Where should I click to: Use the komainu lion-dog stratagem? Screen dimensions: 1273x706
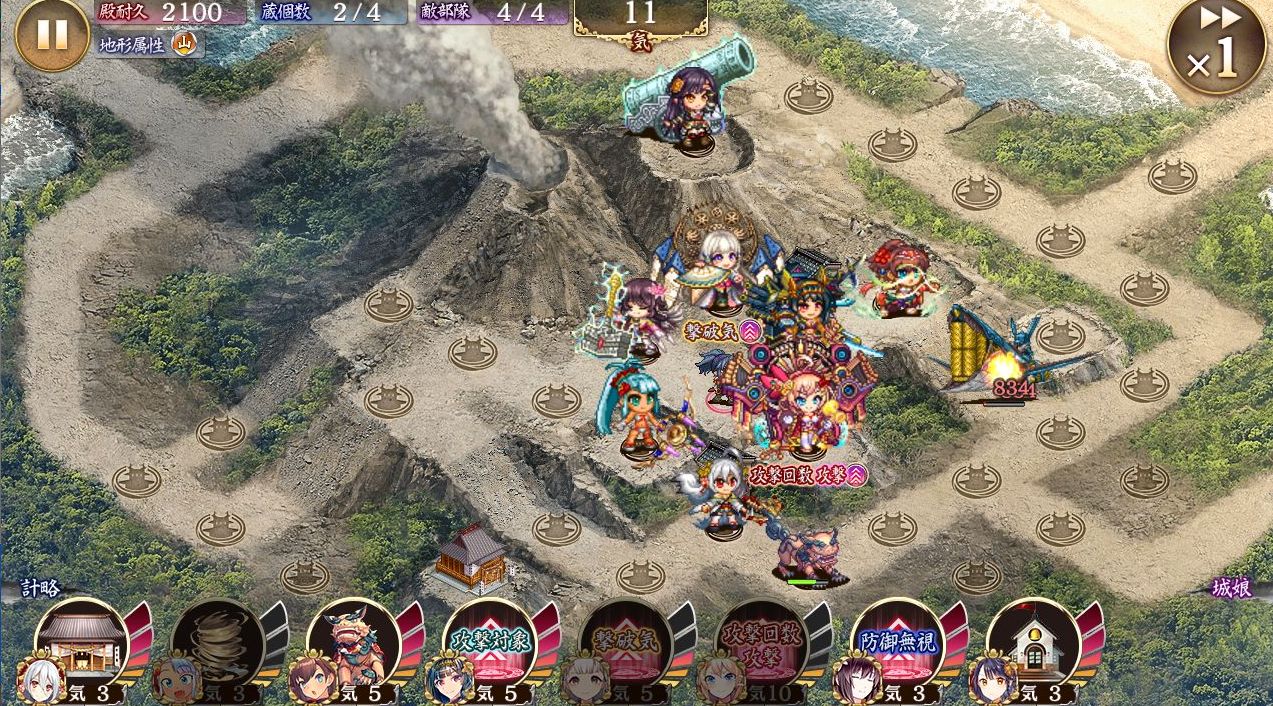pyautogui.click(x=353, y=640)
